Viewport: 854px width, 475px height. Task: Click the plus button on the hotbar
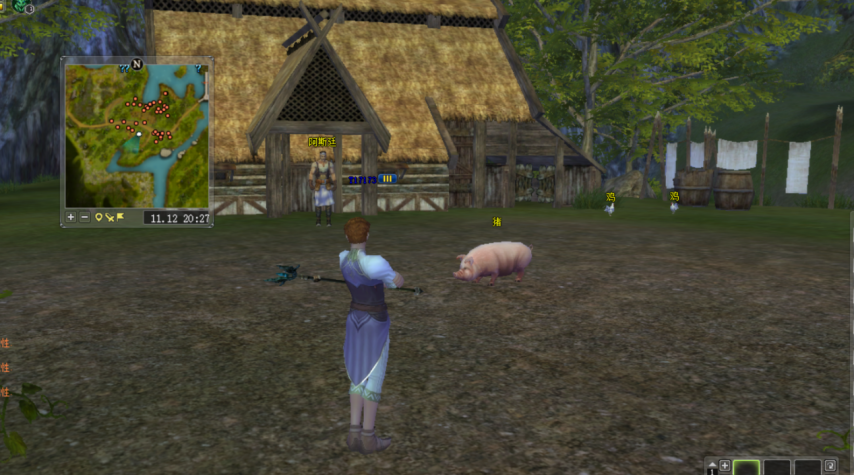tap(724, 466)
